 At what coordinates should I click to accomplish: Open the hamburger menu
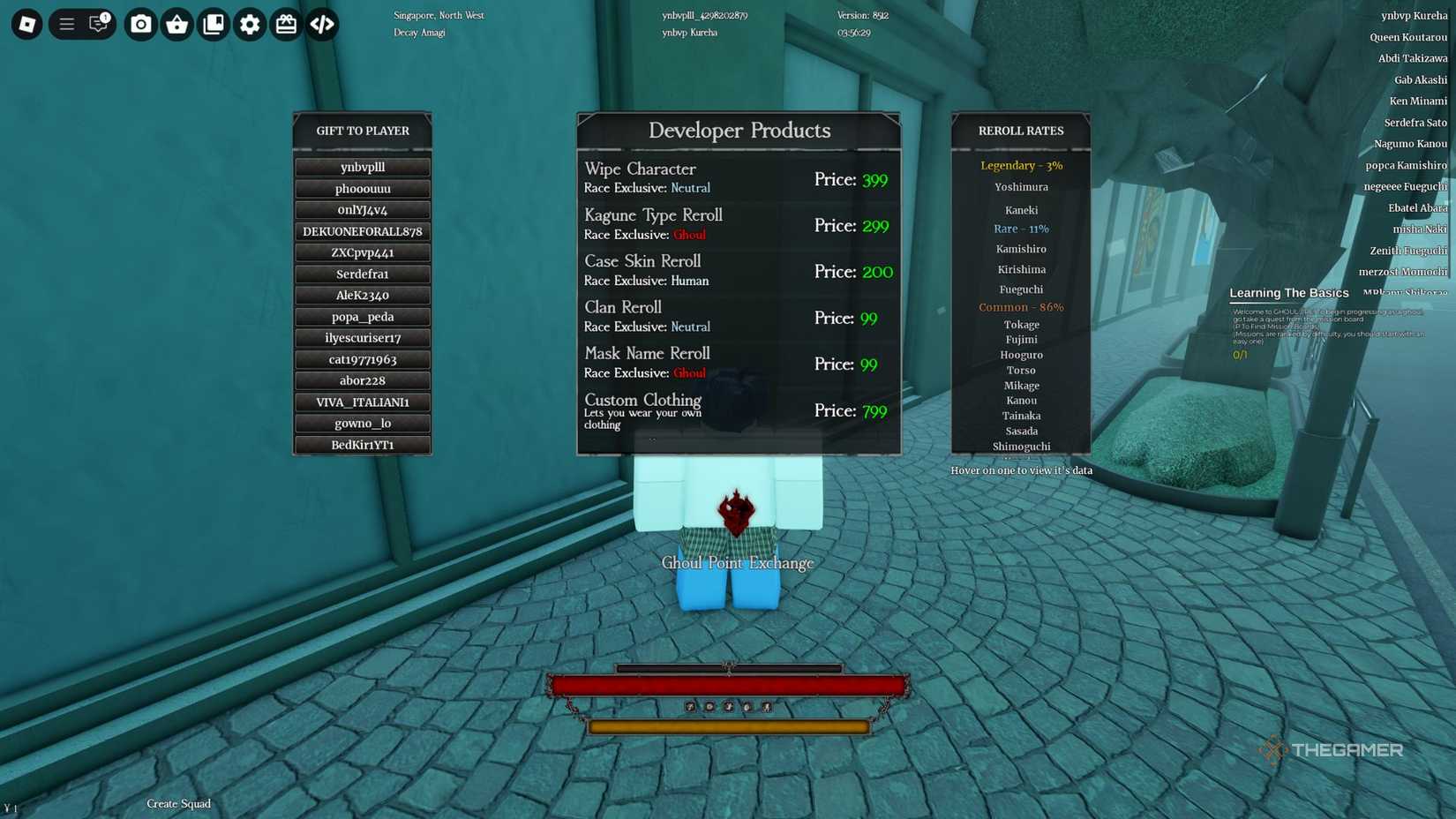click(x=65, y=24)
